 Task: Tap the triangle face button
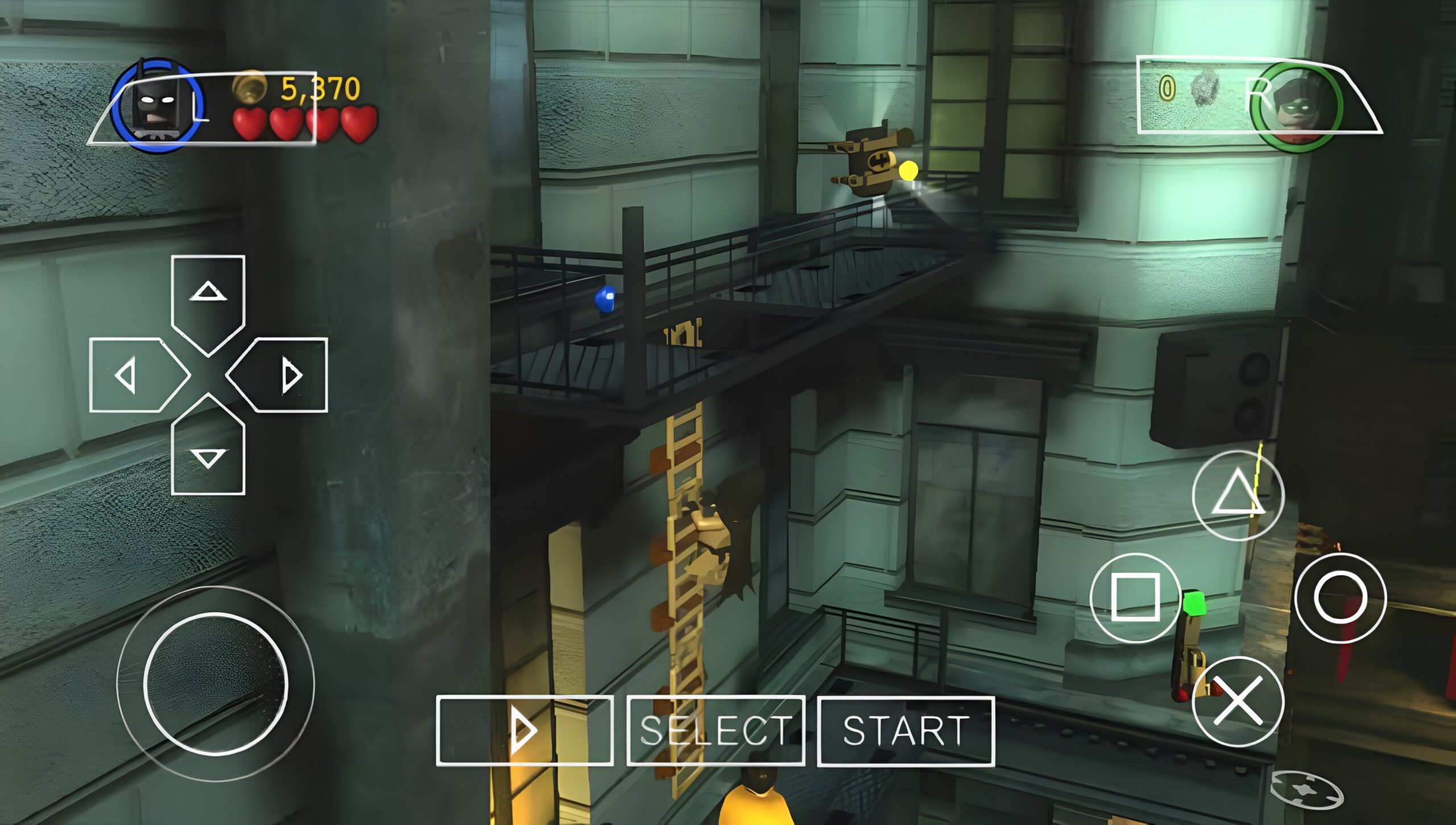tap(1238, 495)
